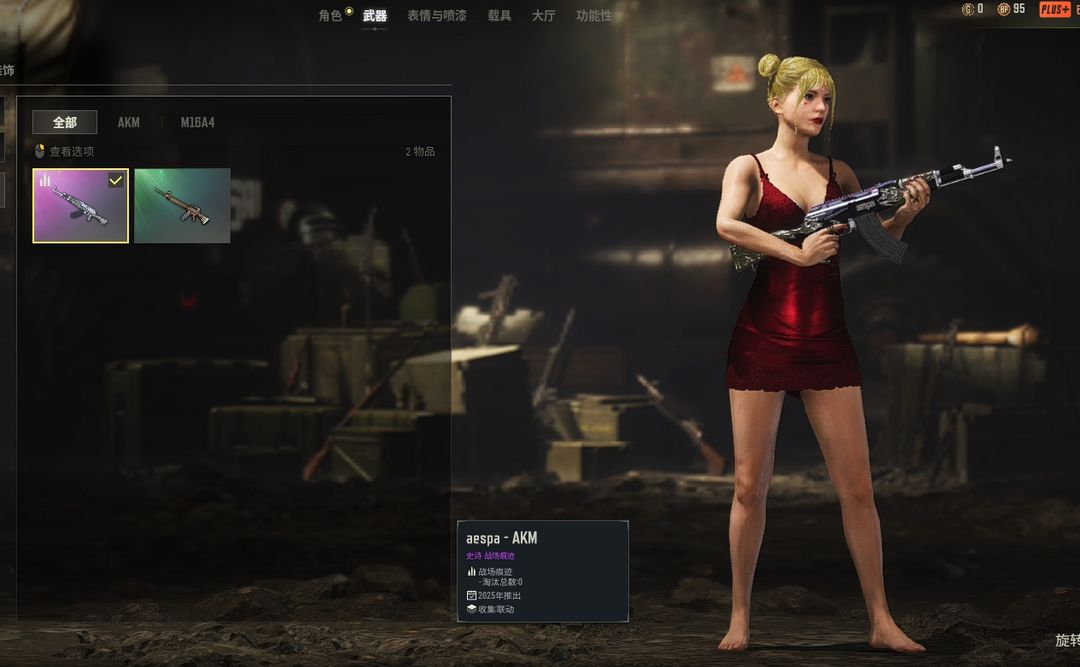Select the aespa AKM skin thumbnail
This screenshot has width=1080, height=667.
(80, 205)
